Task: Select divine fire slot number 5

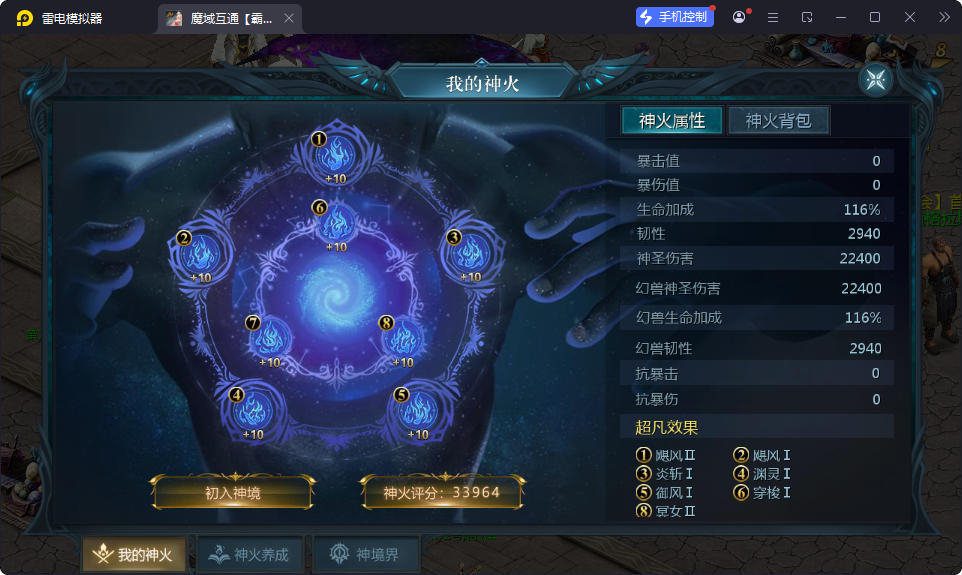Action: (x=418, y=408)
